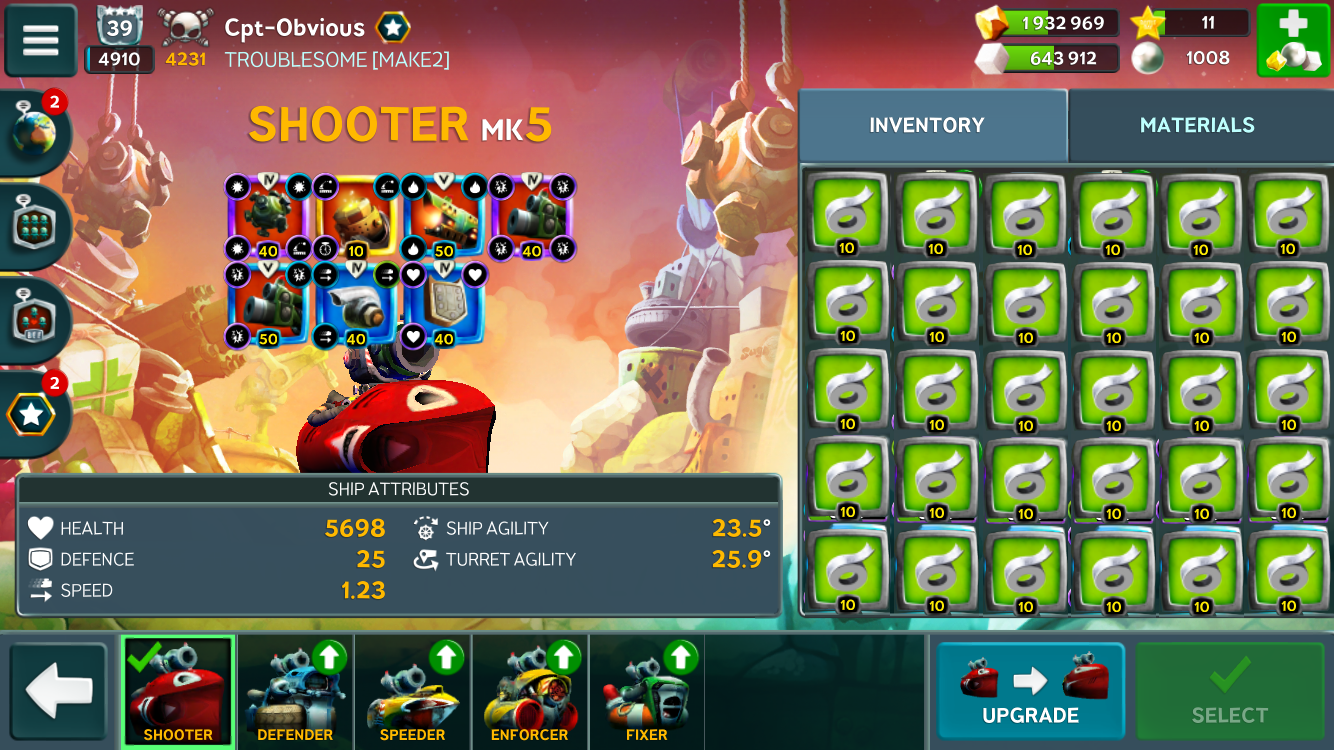This screenshot has height=750, width=1334.
Task: Buy more currency with green plus button
Action: click(1292, 40)
